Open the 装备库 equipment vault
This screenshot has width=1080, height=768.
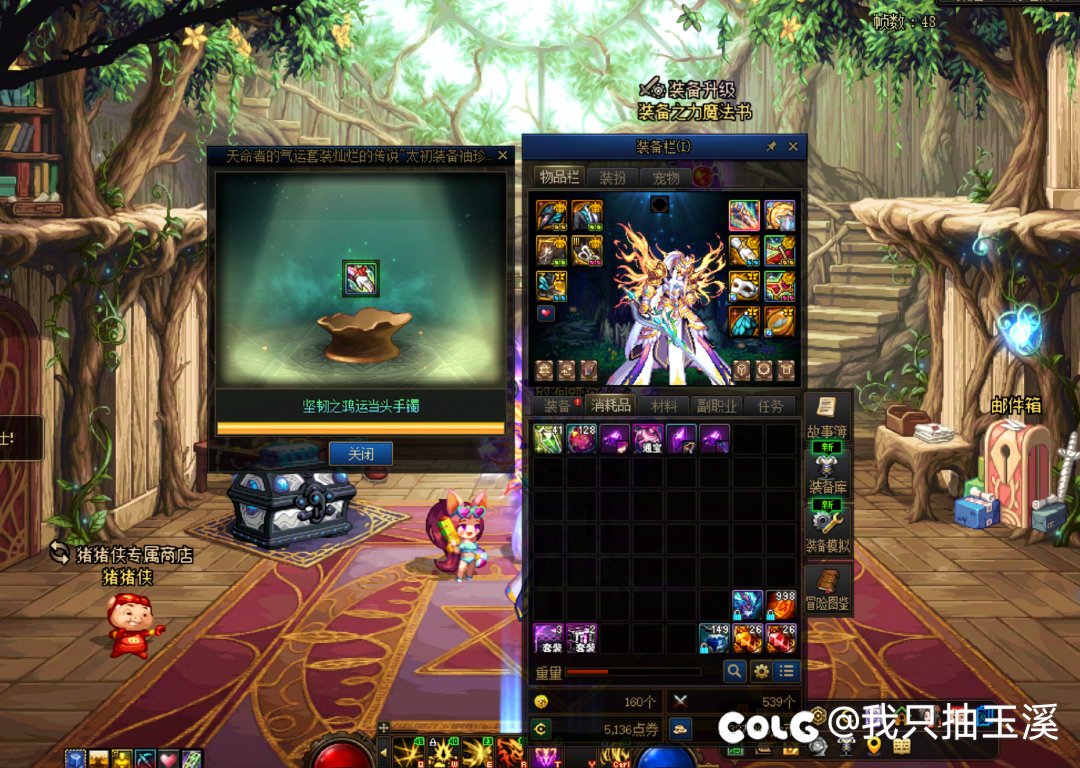[827, 473]
